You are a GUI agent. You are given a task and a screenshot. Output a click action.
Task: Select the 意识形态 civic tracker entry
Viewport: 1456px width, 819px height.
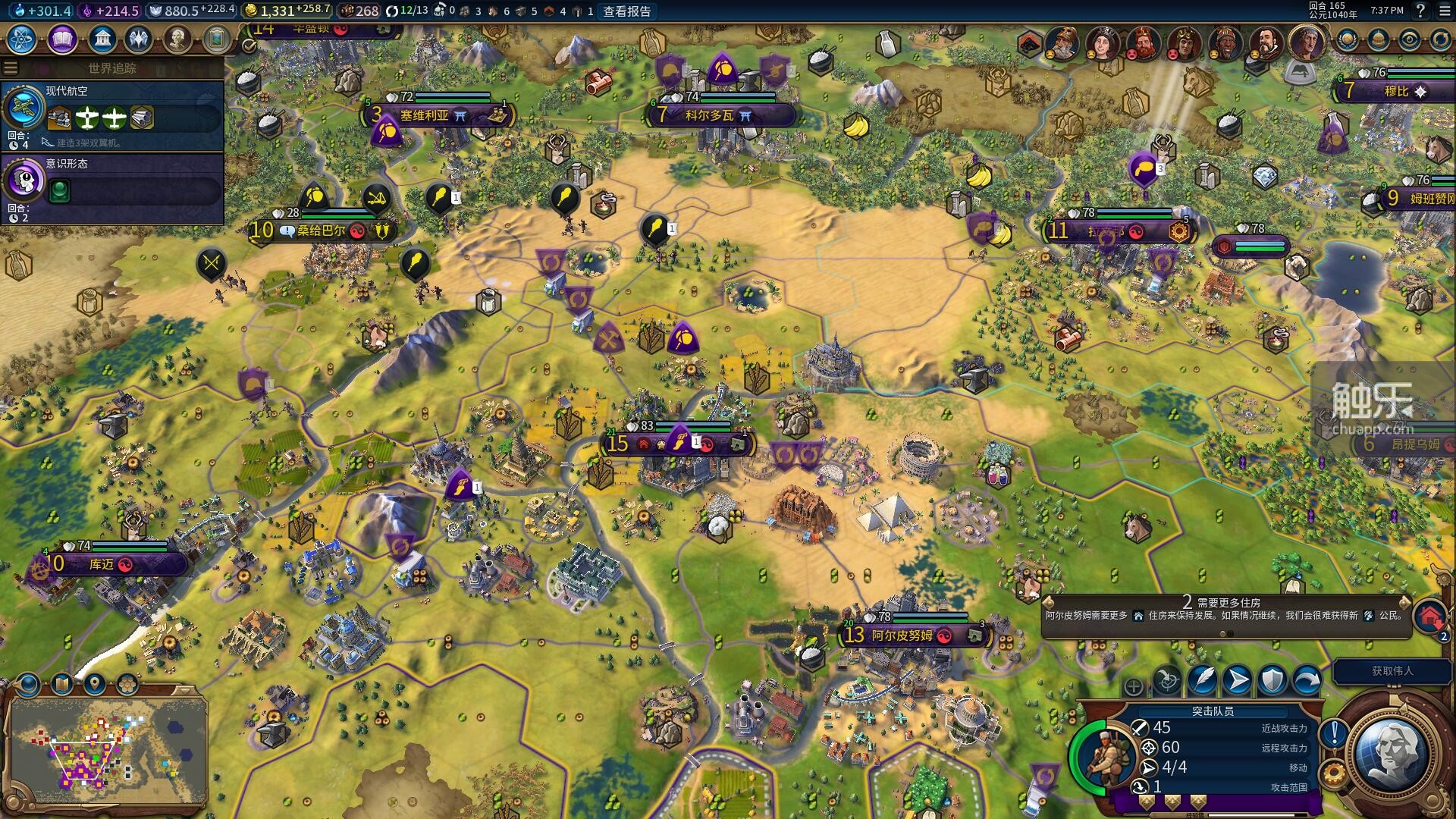pyautogui.click(x=112, y=187)
